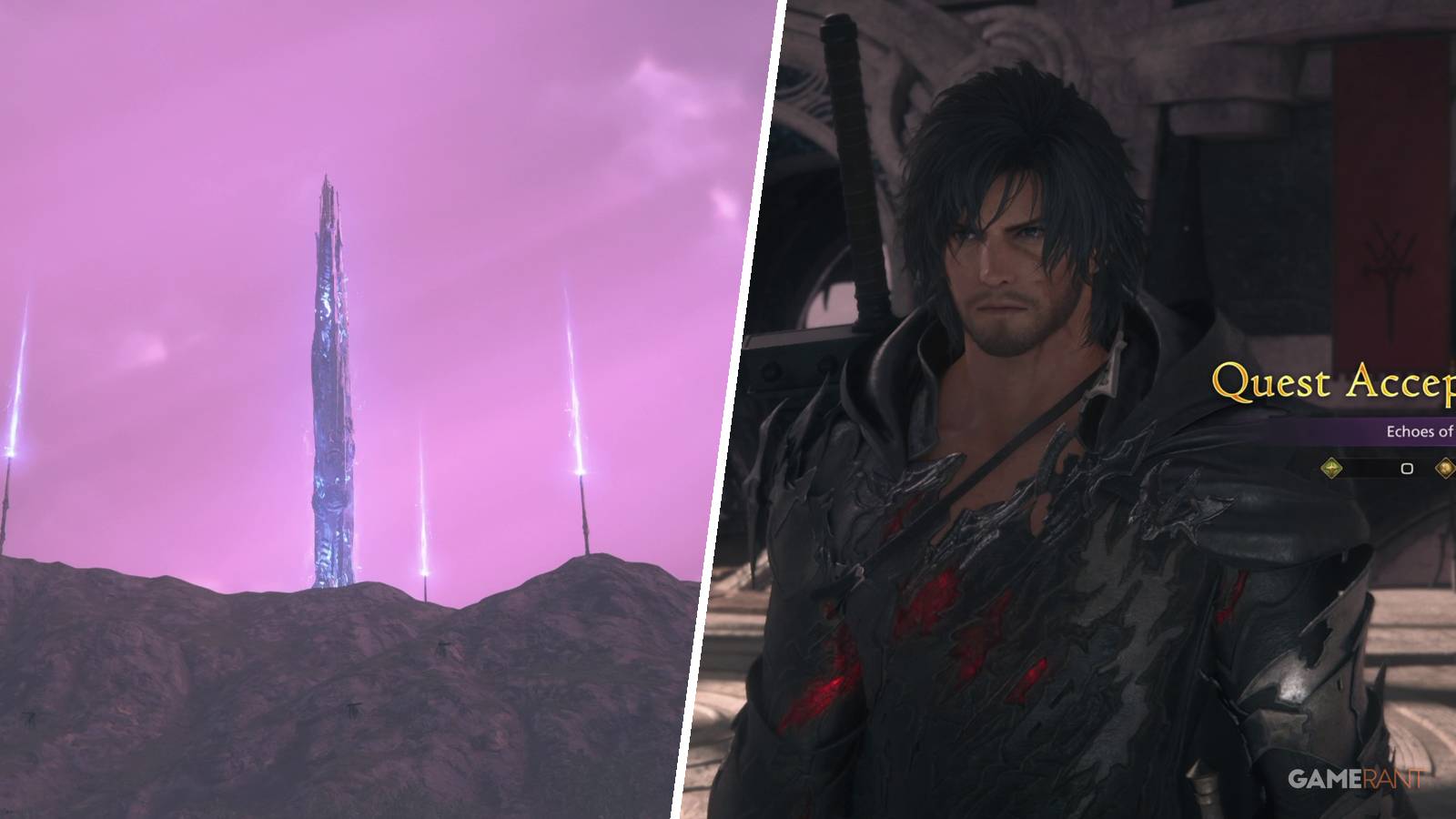Toggle the reward indicator on the quest bar
Screen dimensions: 1456x819
pos(1447,467)
